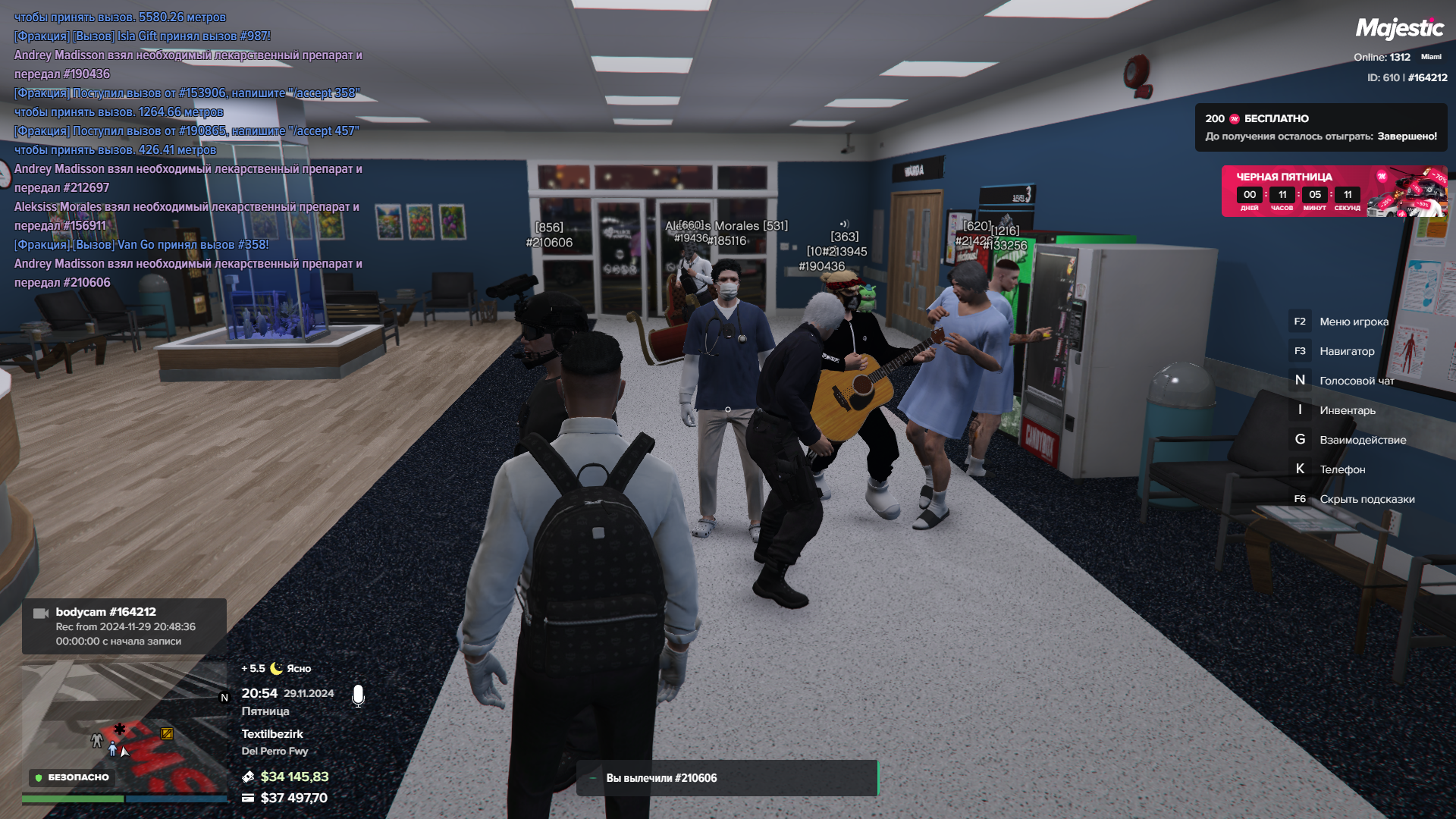Toggle the microphone voice icon
This screenshot has height=819, width=1456.
pos(358,695)
